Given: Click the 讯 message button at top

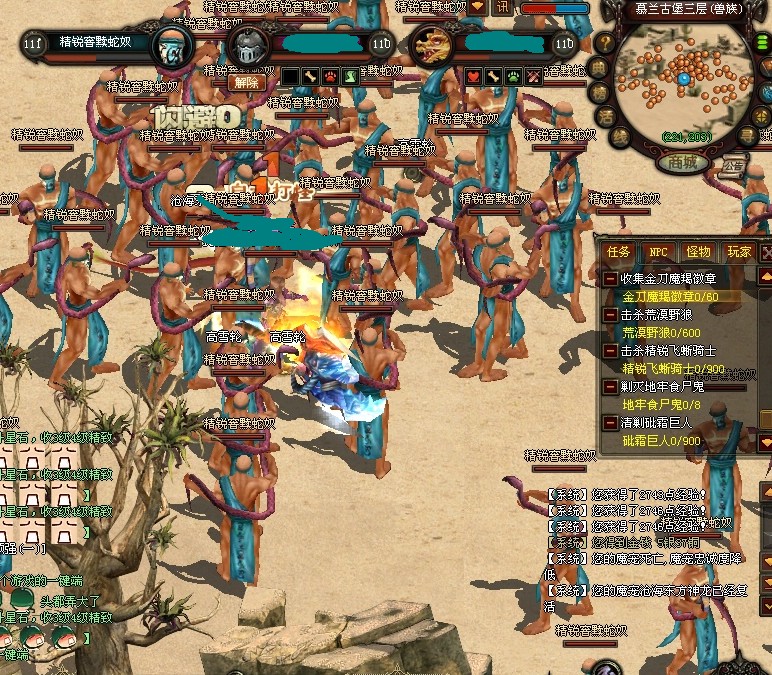Looking at the screenshot, I should click(503, 7).
